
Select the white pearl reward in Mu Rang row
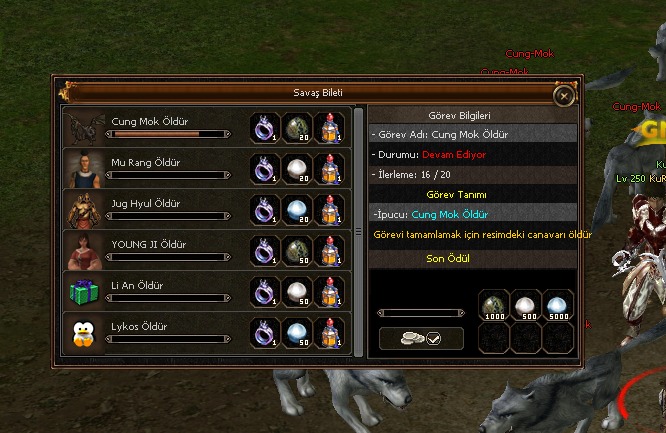[x=297, y=168]
